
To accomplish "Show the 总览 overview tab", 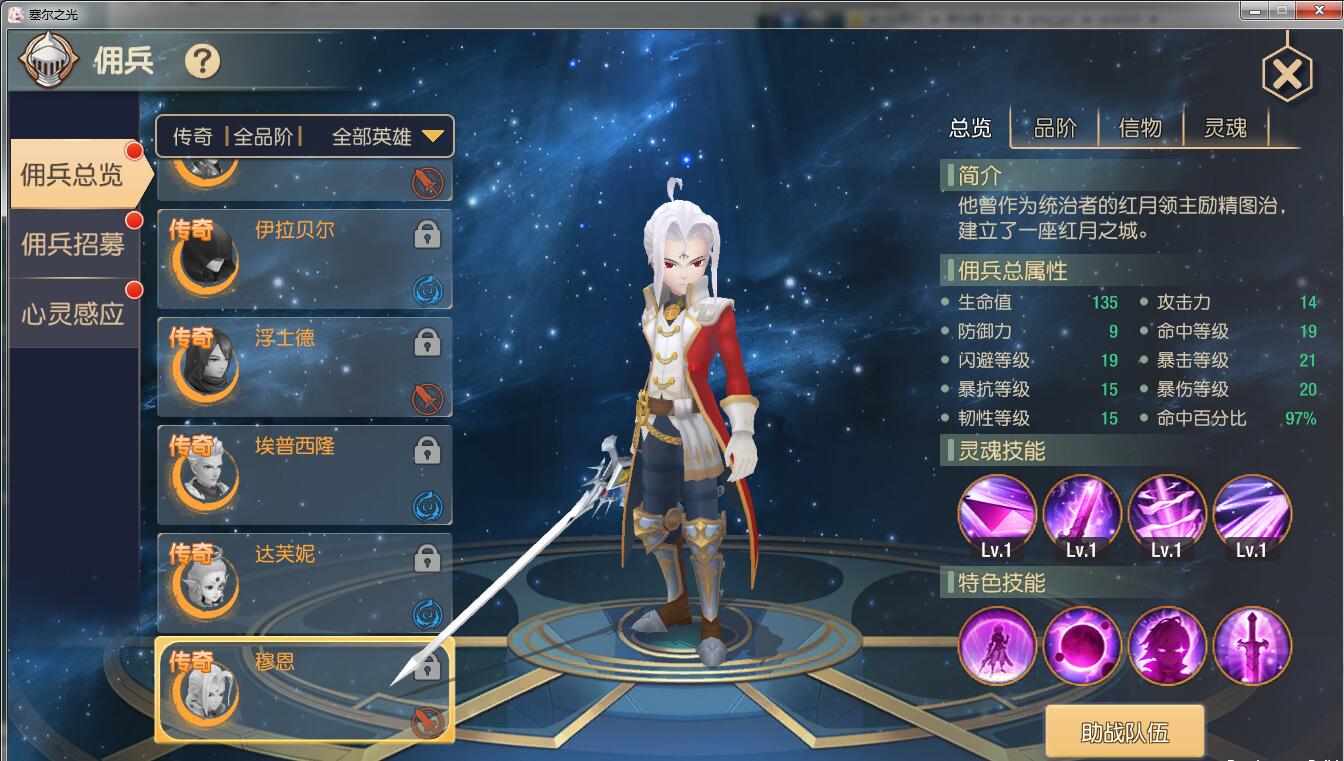I will pos(970,128).
